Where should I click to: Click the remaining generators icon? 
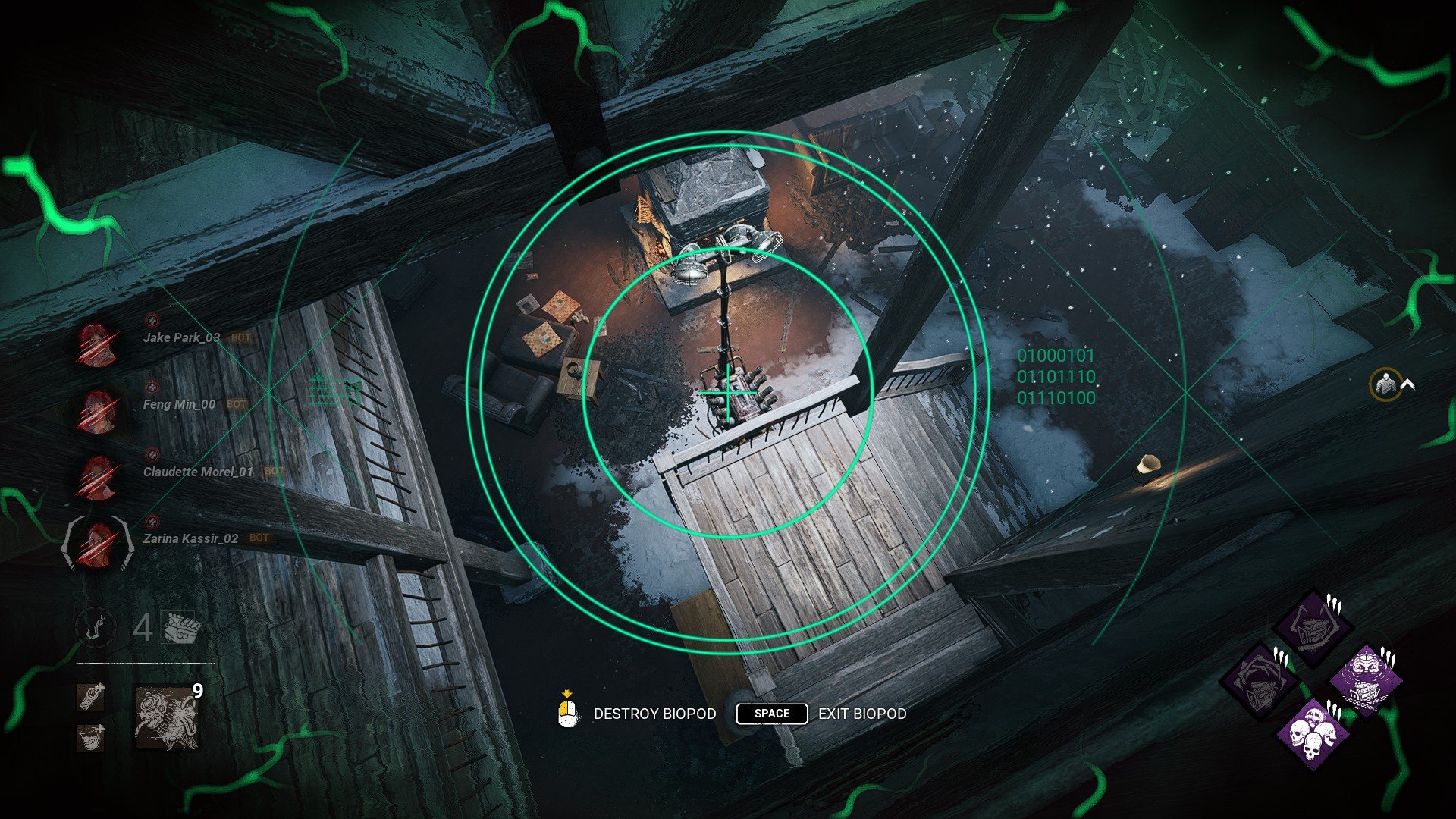click(x=183, y=628)
